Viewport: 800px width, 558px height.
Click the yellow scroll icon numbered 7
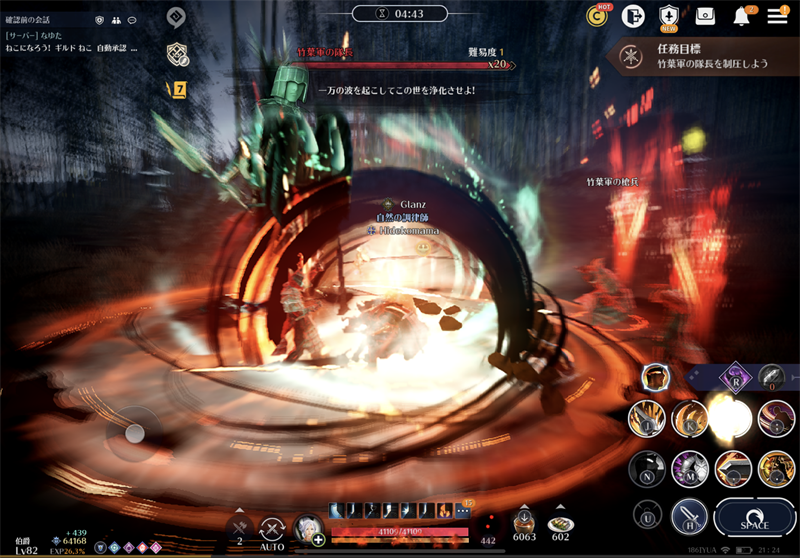click(x=178, y=89)
